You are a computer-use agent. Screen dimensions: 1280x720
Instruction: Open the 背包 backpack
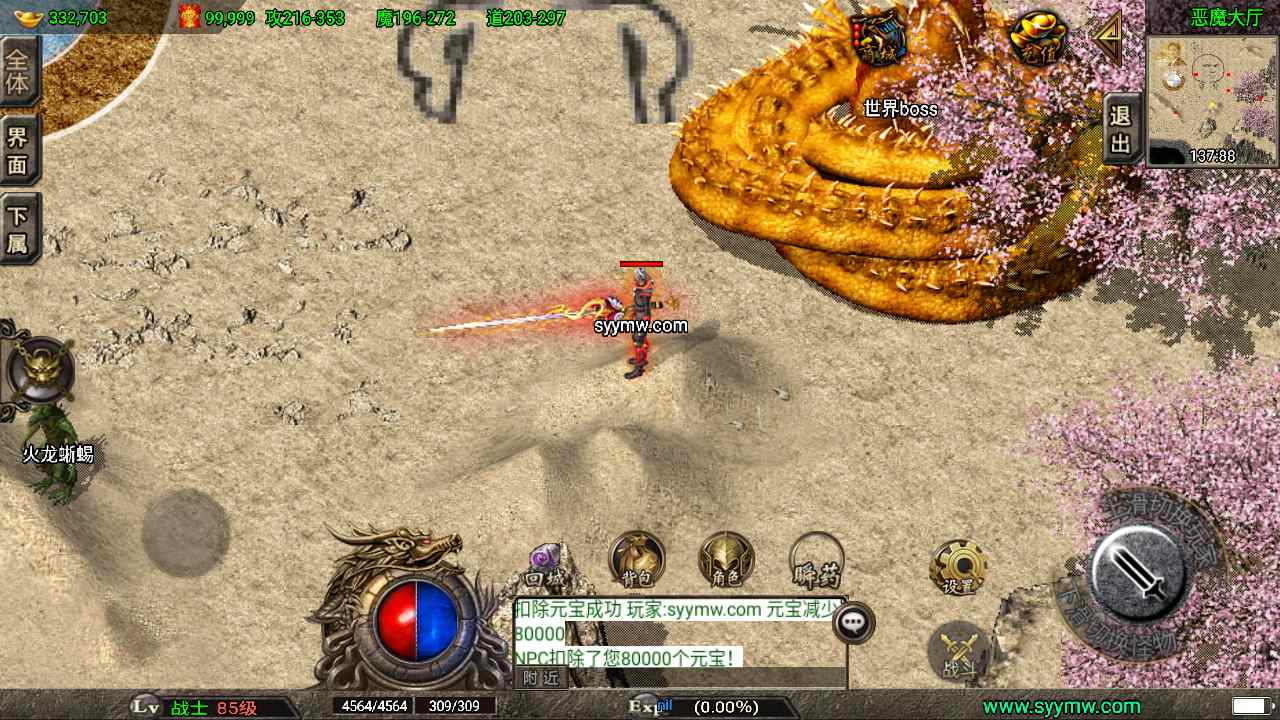637,560
